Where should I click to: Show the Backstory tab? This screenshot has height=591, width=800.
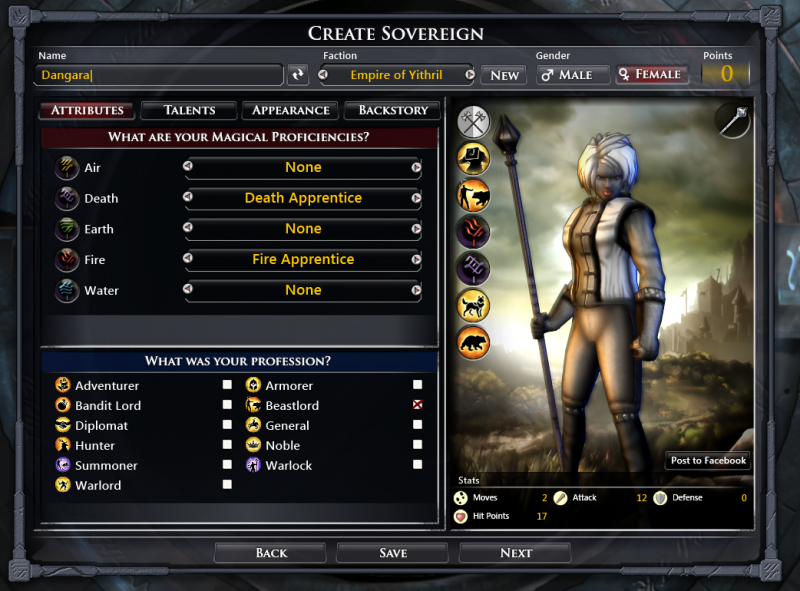coord(392,110)
